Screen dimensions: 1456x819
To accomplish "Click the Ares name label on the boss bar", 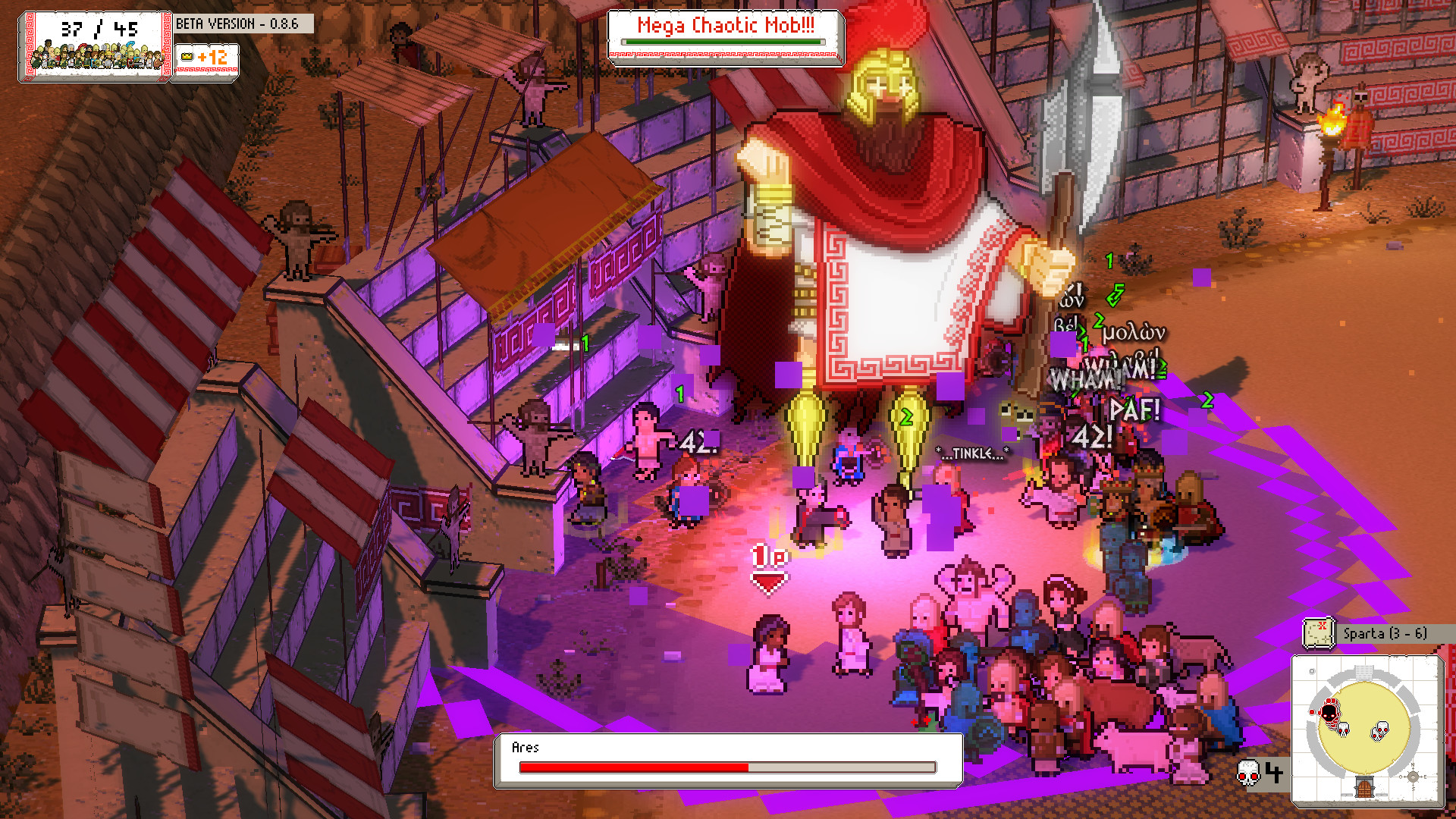I will coord(526,747).
